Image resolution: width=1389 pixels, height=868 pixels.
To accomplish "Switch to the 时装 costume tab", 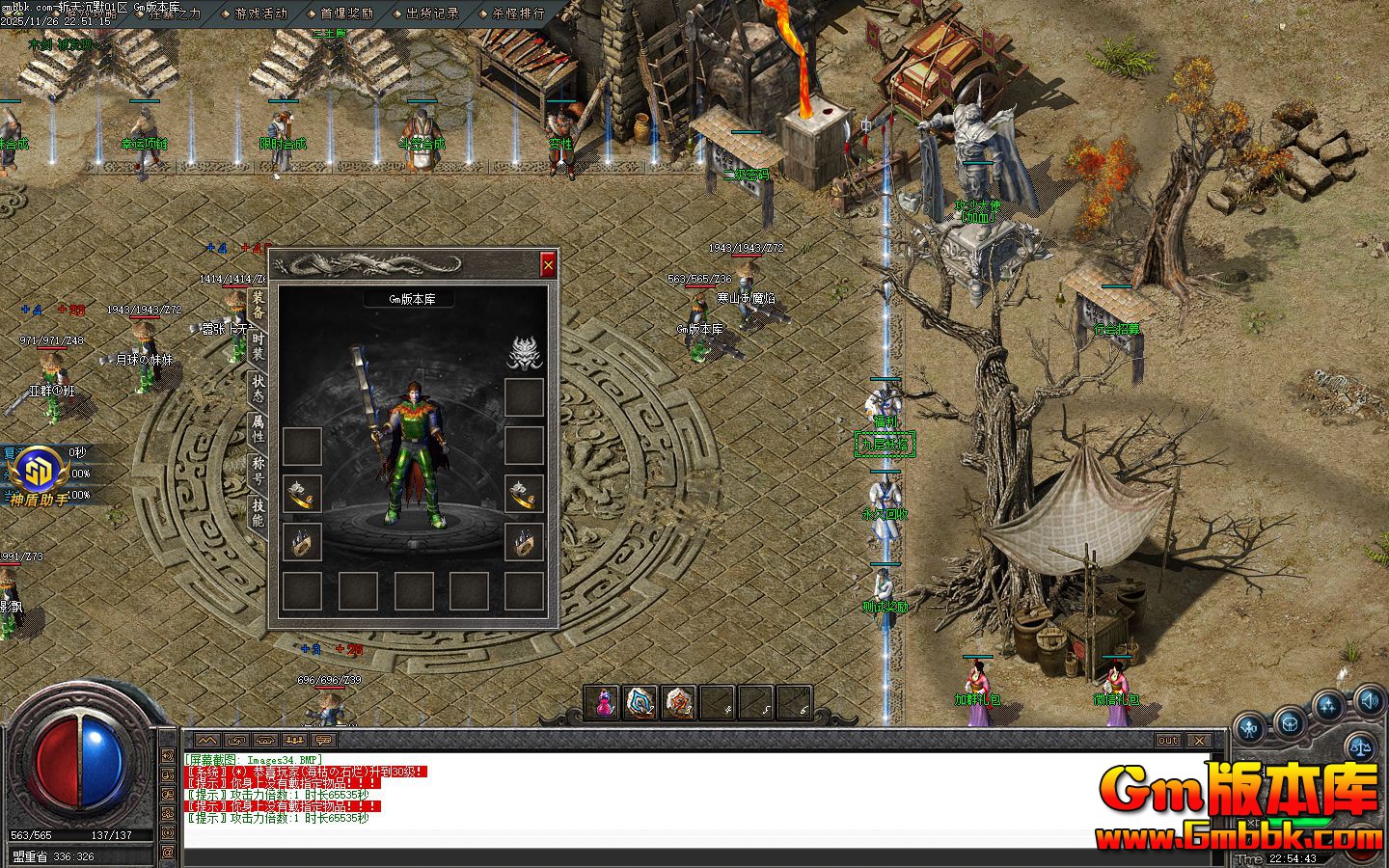I will 258,346.
